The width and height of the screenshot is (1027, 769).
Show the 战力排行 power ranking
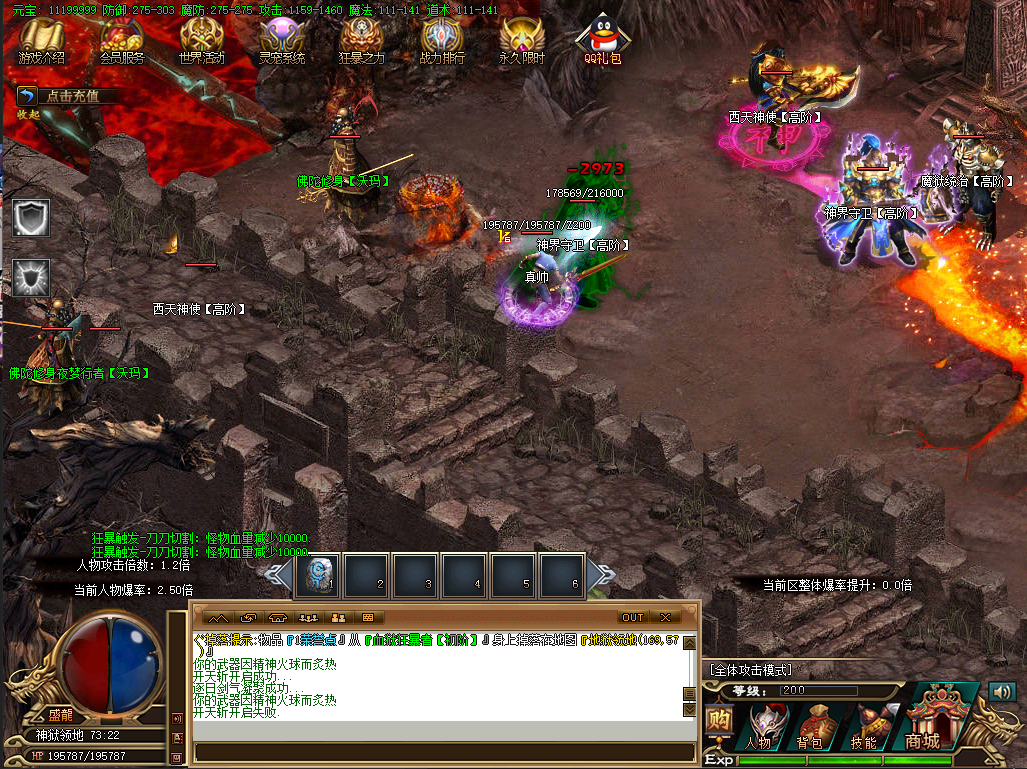click(x=442, y=42)
